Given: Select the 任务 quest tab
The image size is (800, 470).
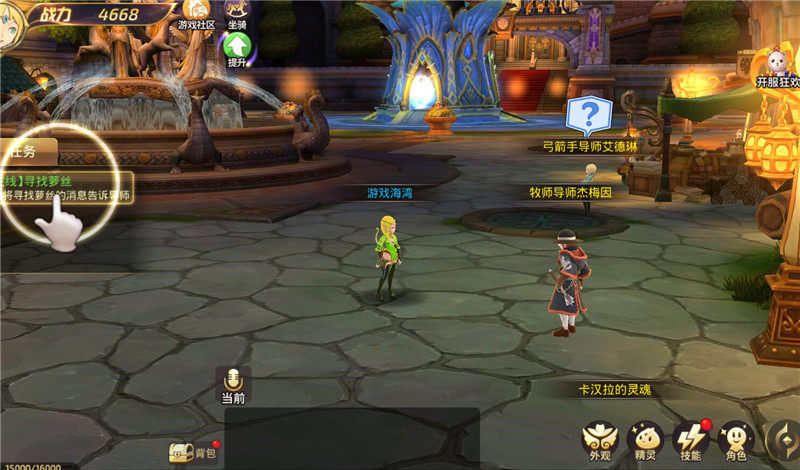Looking at the screenshot, I should tap(26, 151).
